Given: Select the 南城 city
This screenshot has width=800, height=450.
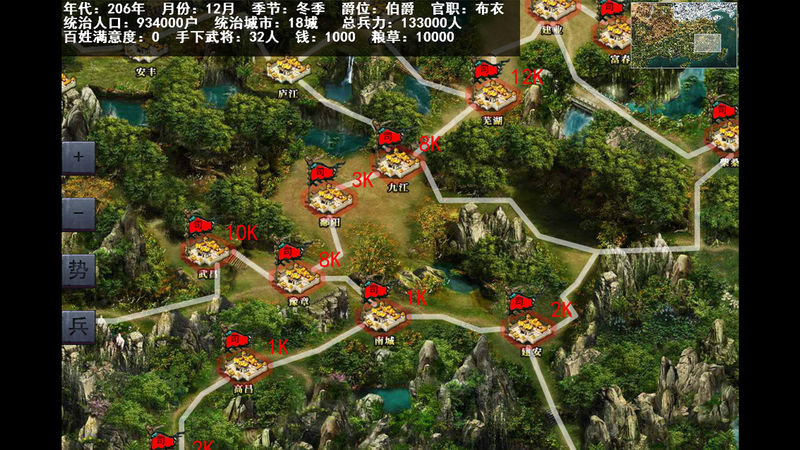Looking at the screenshot, I should coord(384,315).
